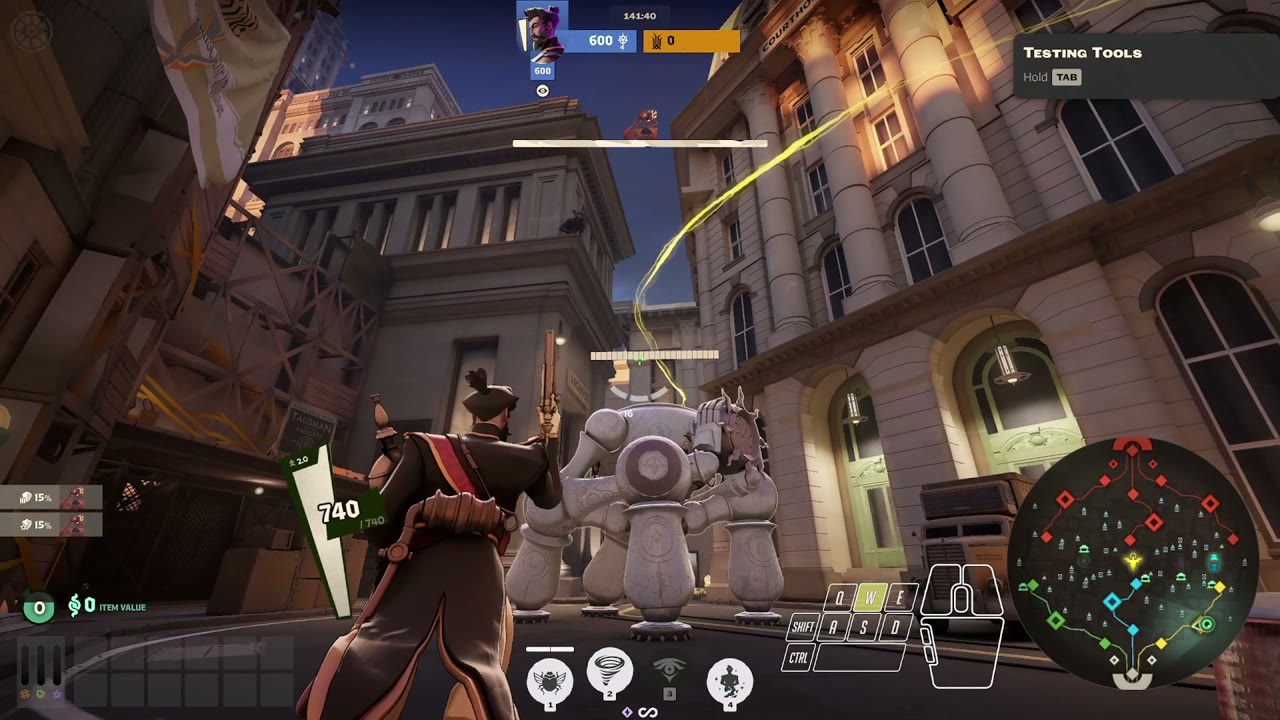
Task: Trigger the ultimate figure ability icon
Action: pyautogui.click(x=729, y=681)
